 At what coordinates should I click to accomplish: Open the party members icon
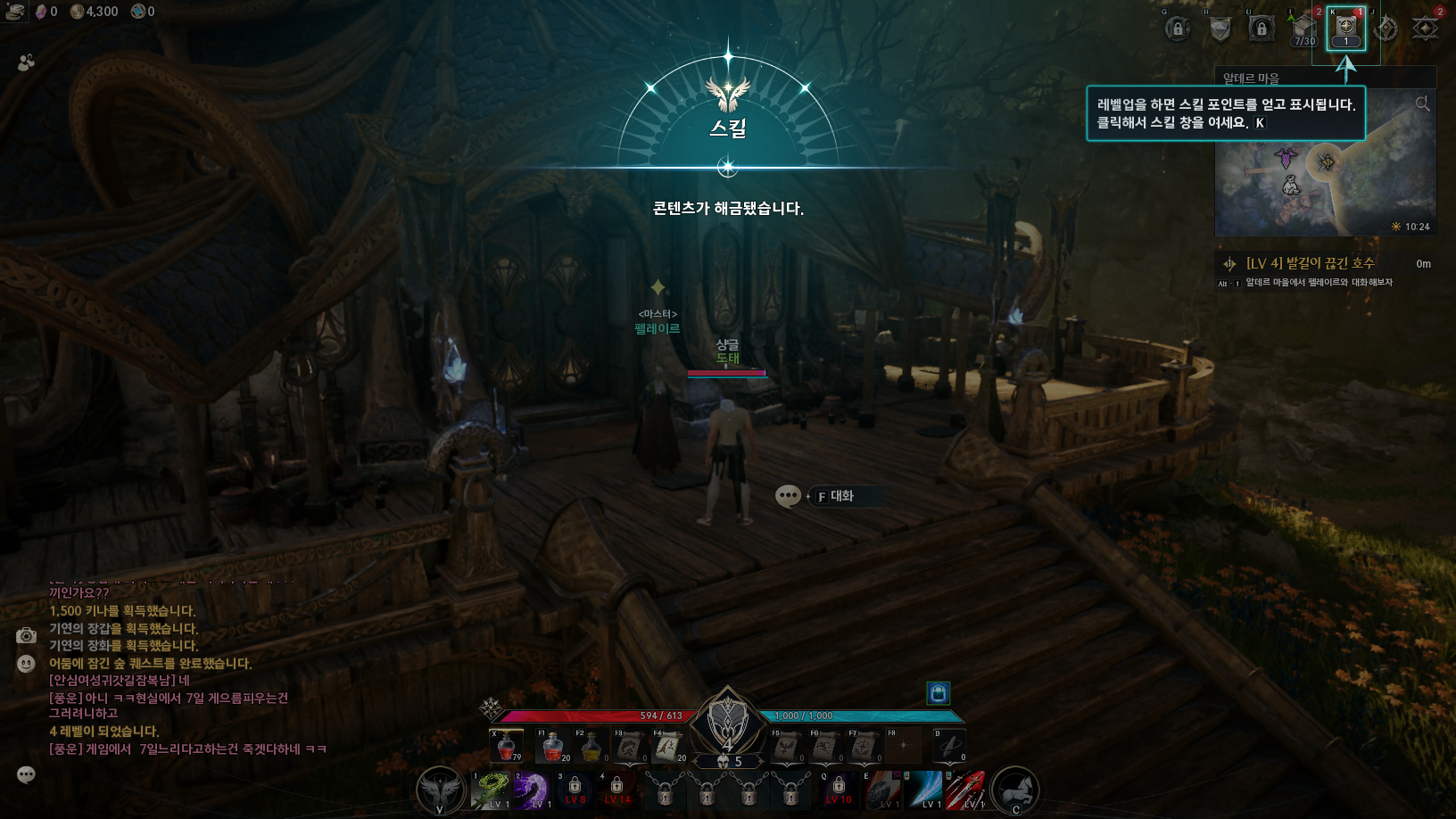26,62
